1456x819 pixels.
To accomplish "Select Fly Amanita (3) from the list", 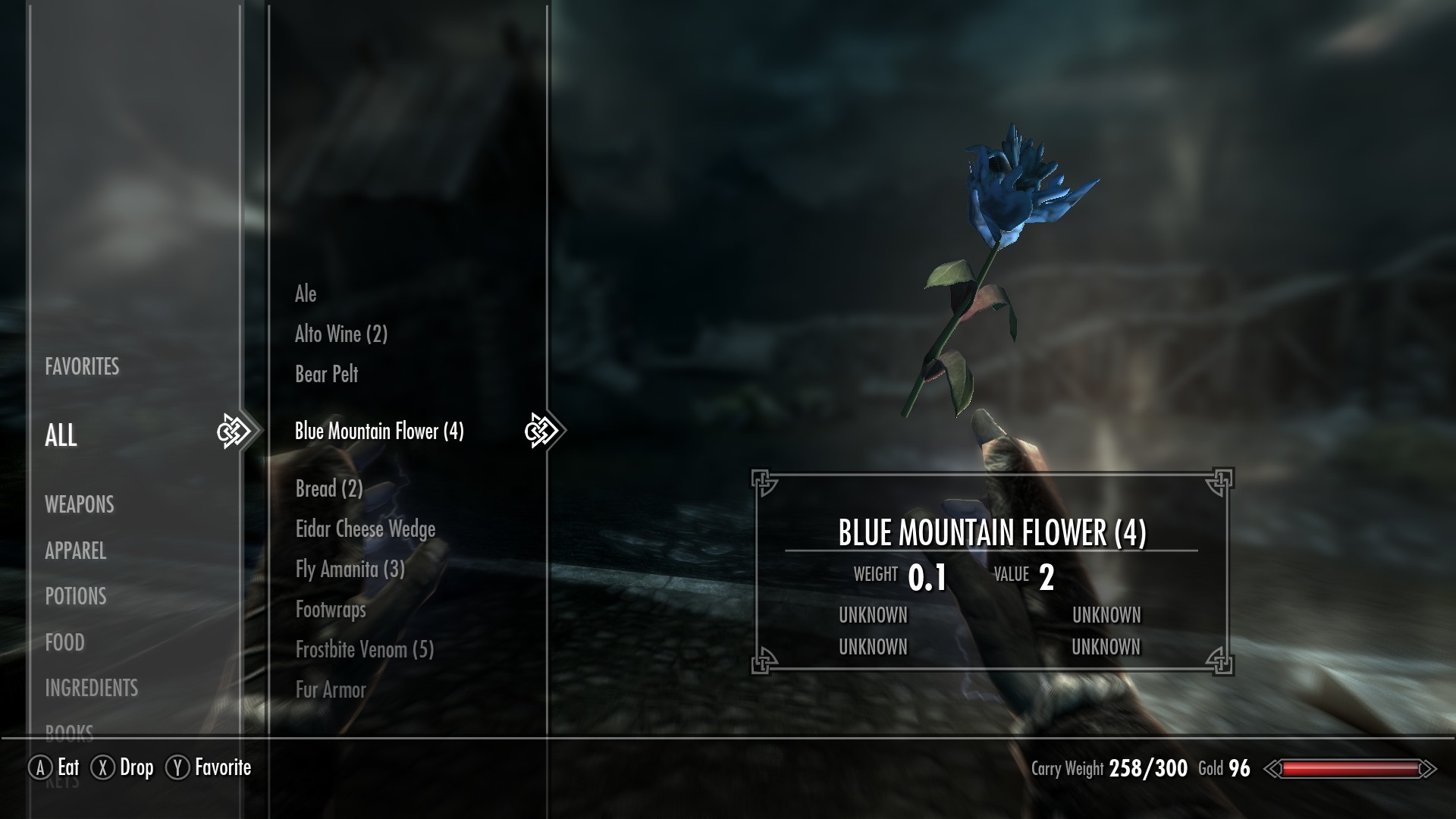I will pos(350,570).
